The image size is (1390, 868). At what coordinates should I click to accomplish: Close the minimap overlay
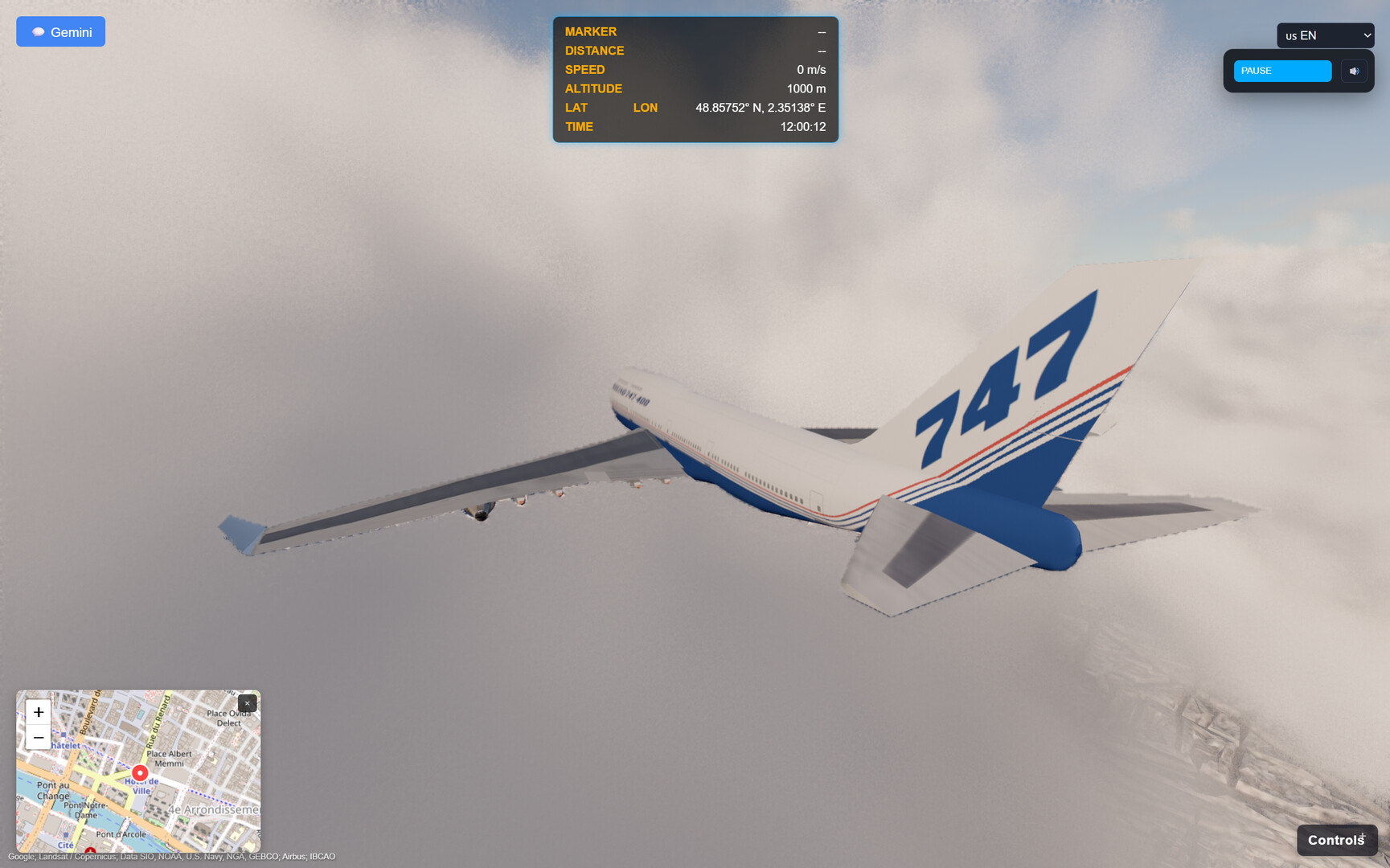tap(247, 703)
